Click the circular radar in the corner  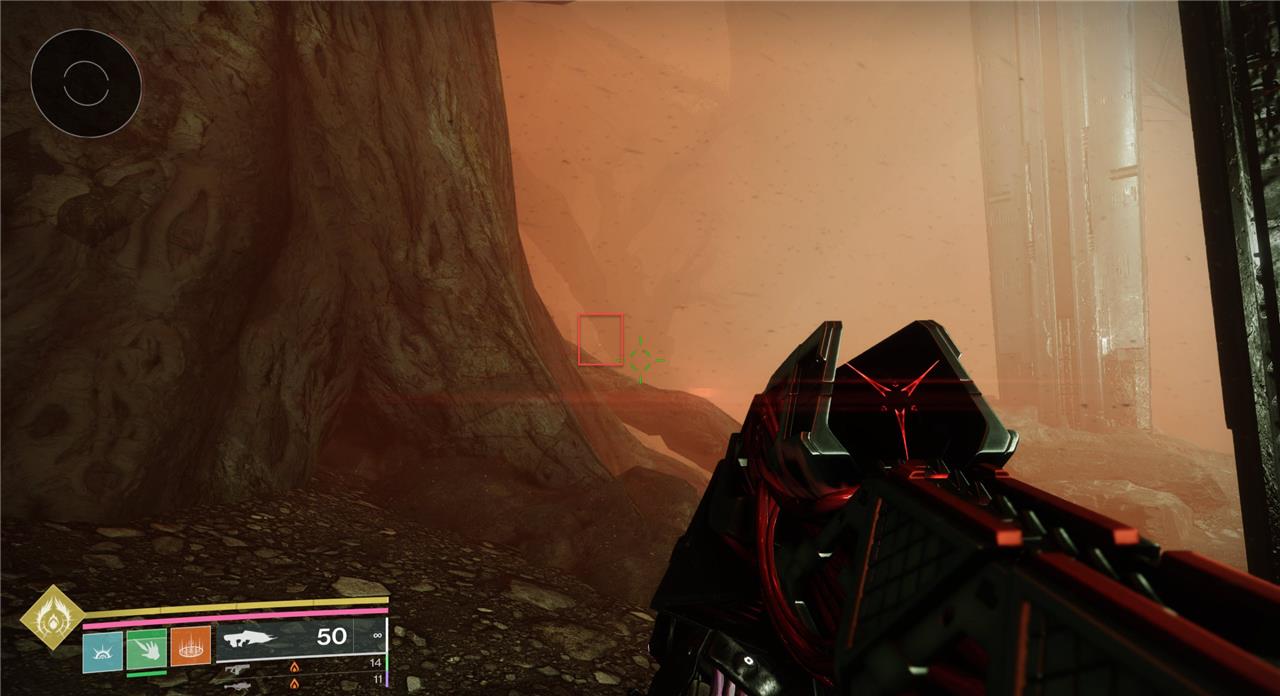coord(85,83)
